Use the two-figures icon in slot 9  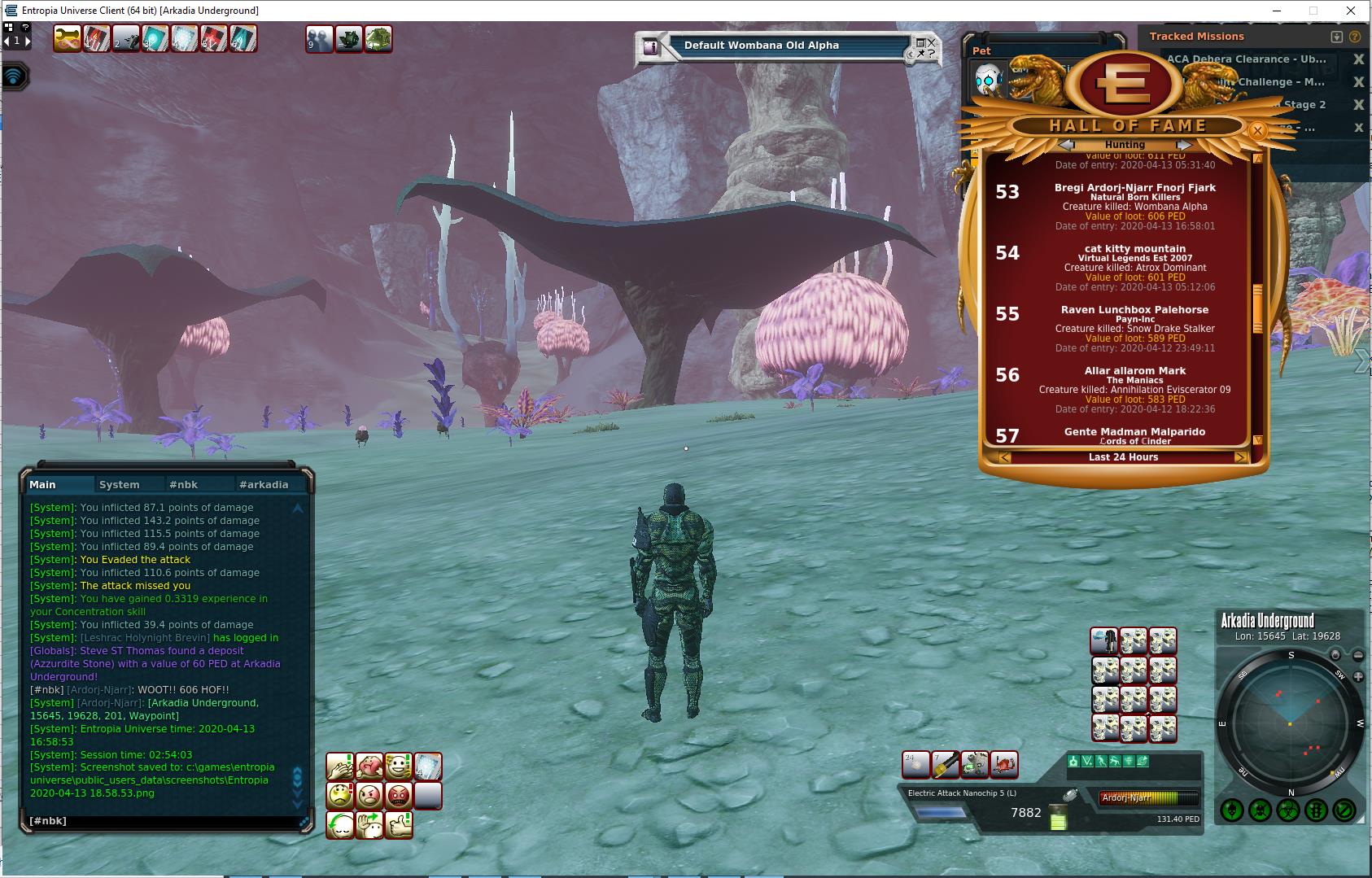coord(319,38)
